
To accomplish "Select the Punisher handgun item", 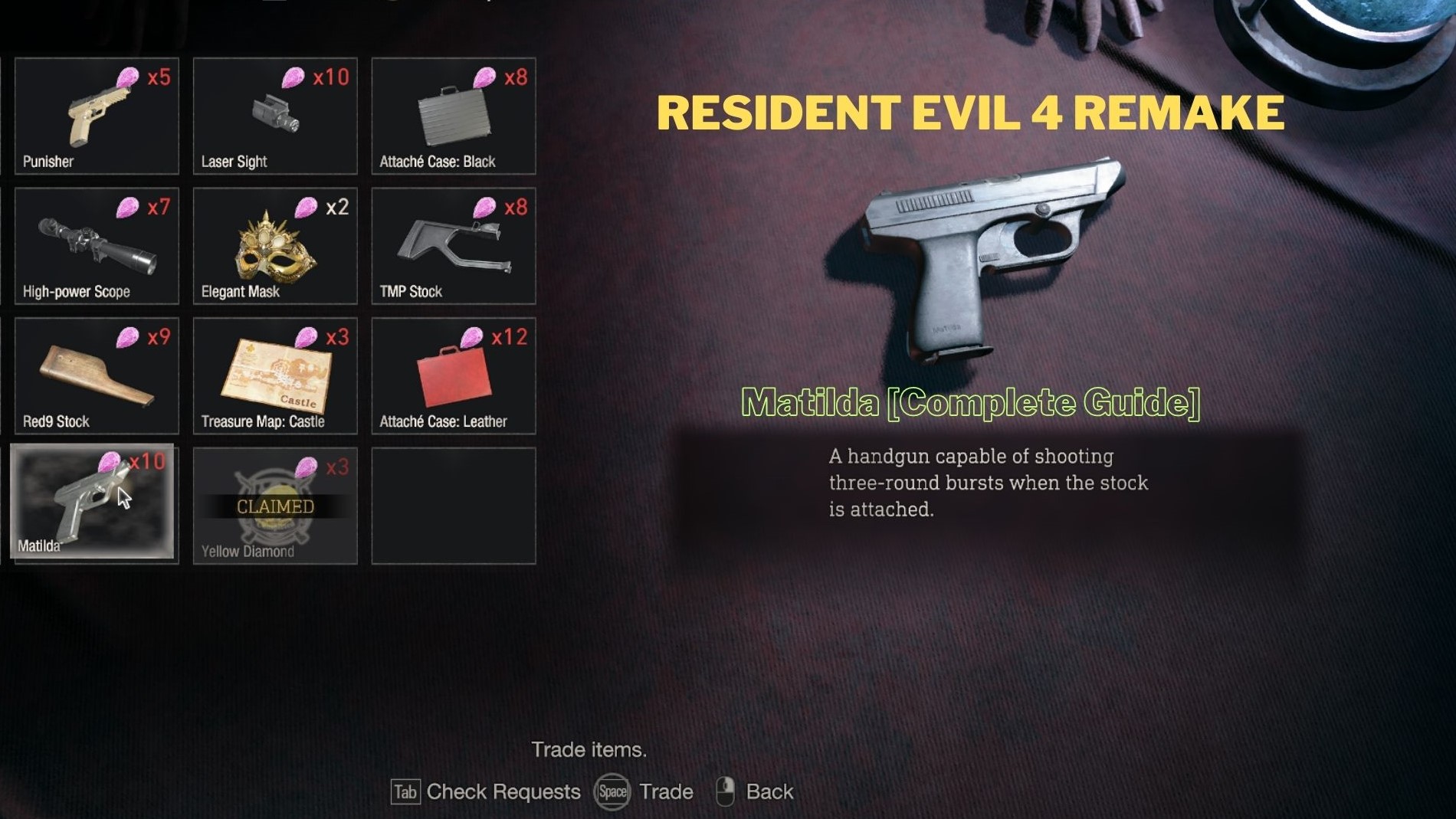I will click(x=96, y=115).
